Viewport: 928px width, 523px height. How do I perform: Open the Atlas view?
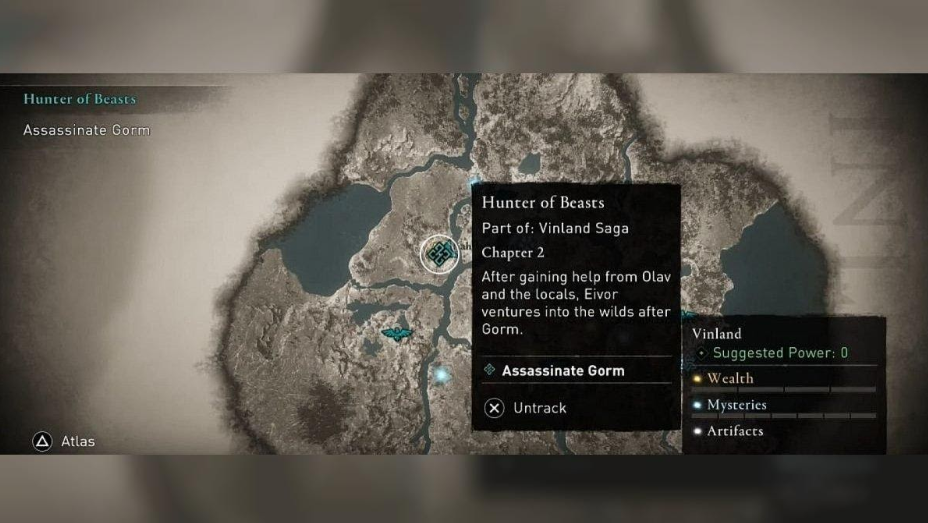pyautogui.click(x=65, y=441)
